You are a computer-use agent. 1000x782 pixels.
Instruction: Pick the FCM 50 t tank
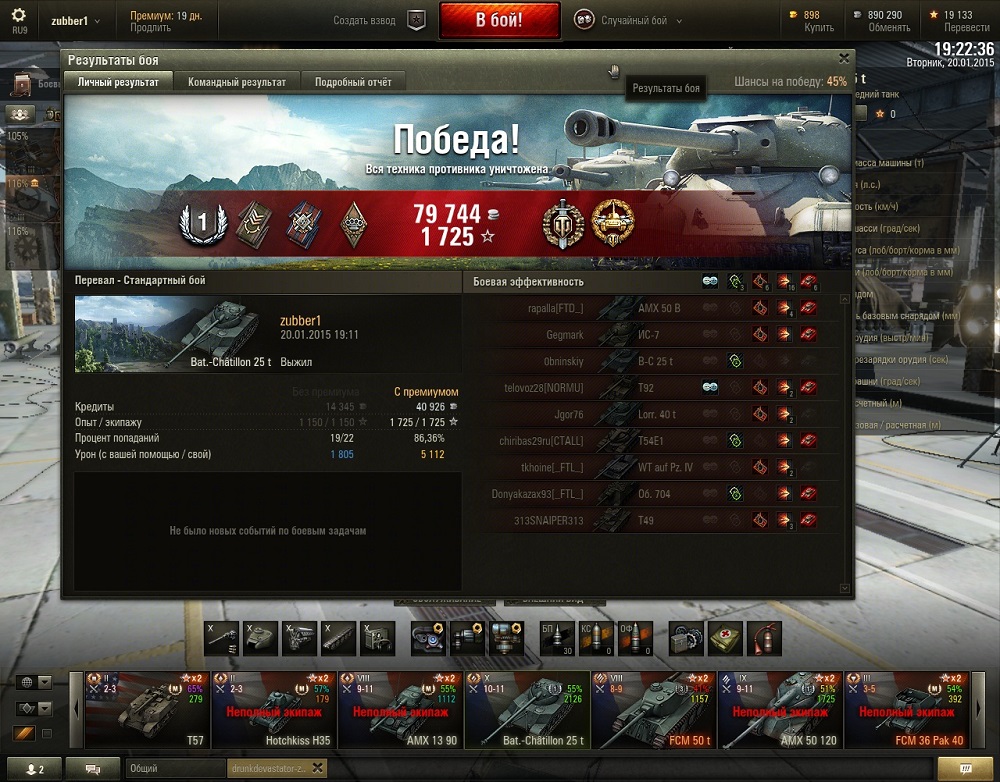click(x=653, y=710)
